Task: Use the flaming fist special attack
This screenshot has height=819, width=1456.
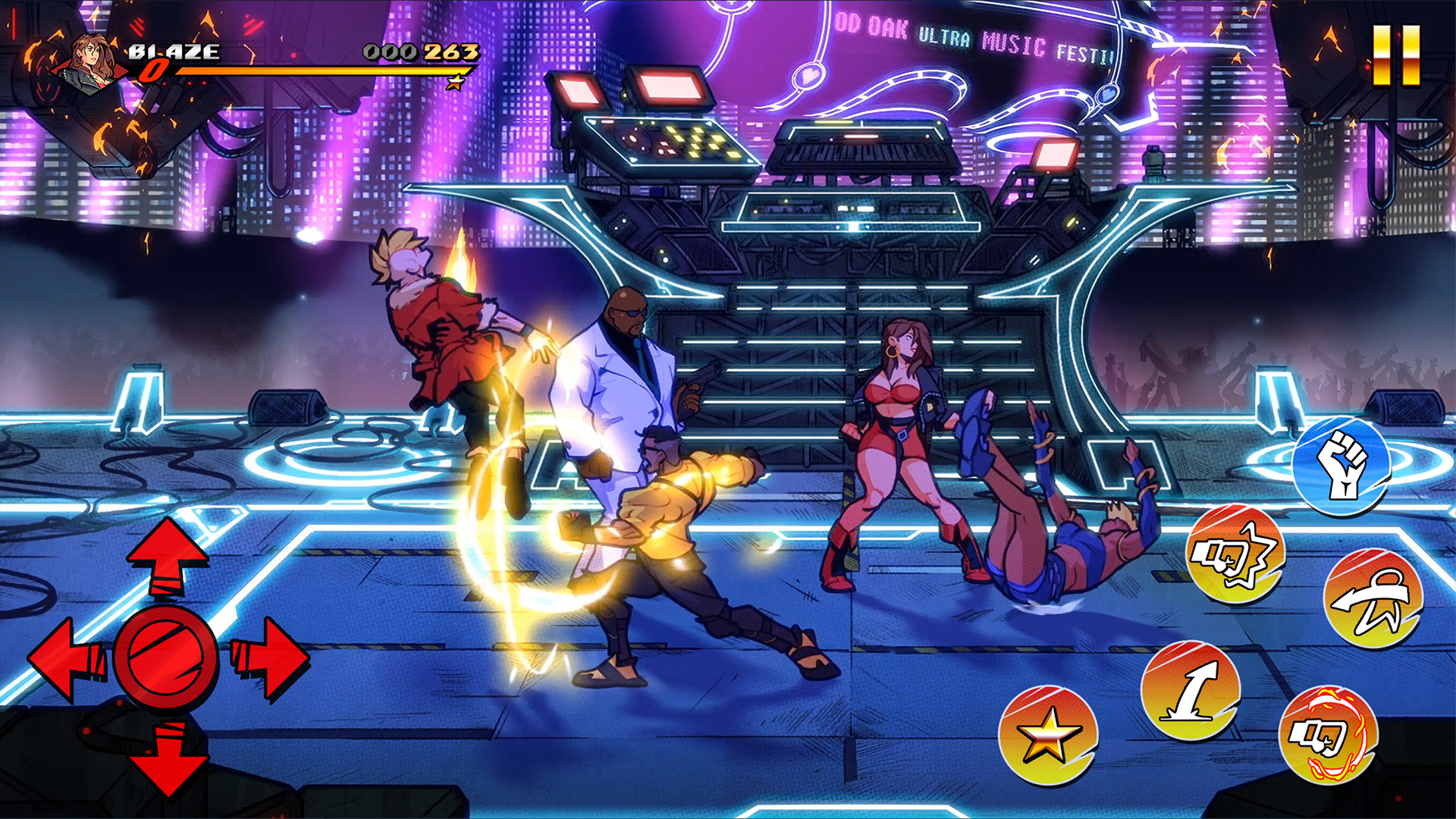Action: pyautogui.click(x=1329, y=735)
